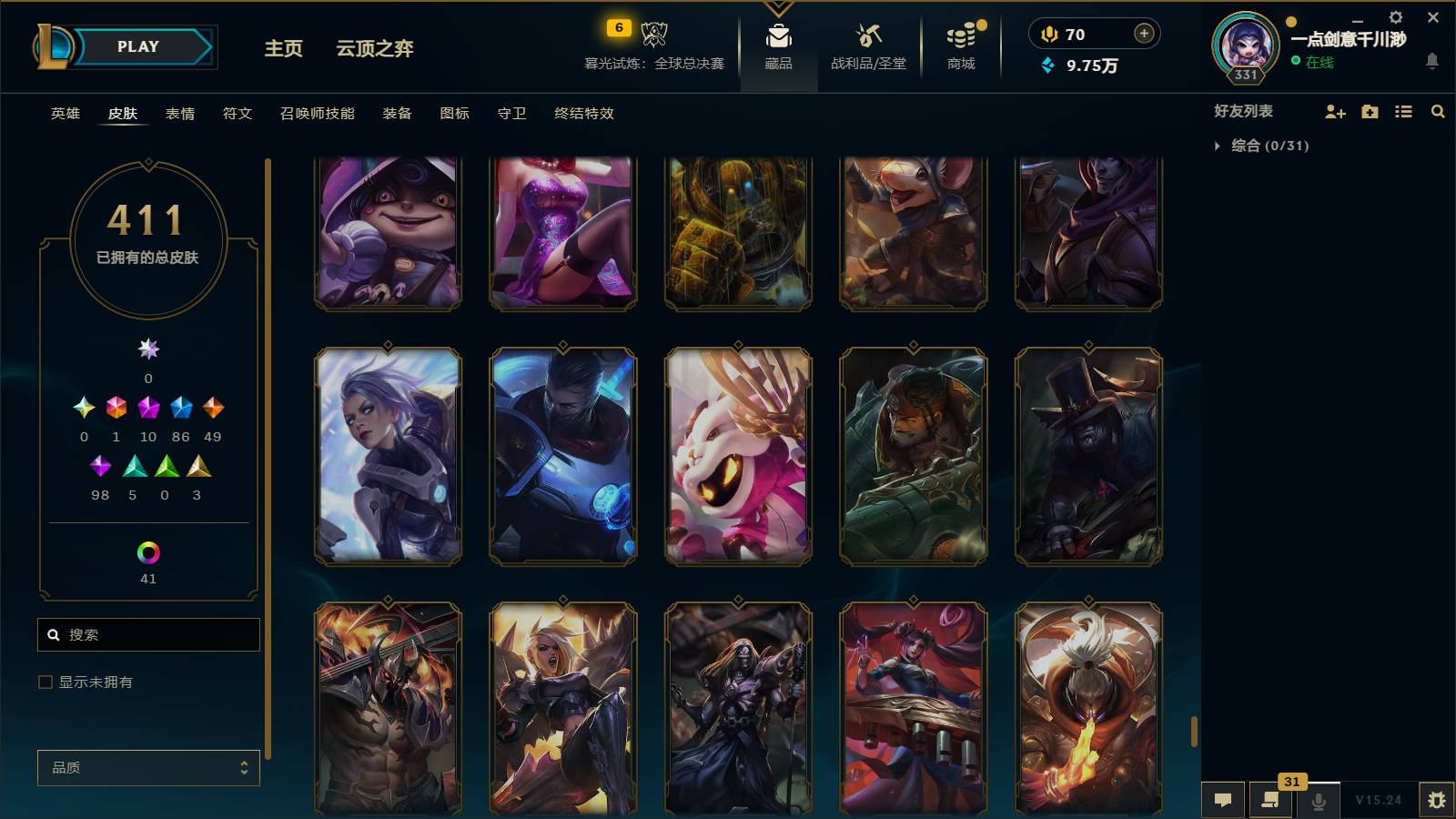Switch to the 云顶之弈 tab

(375, 49)
